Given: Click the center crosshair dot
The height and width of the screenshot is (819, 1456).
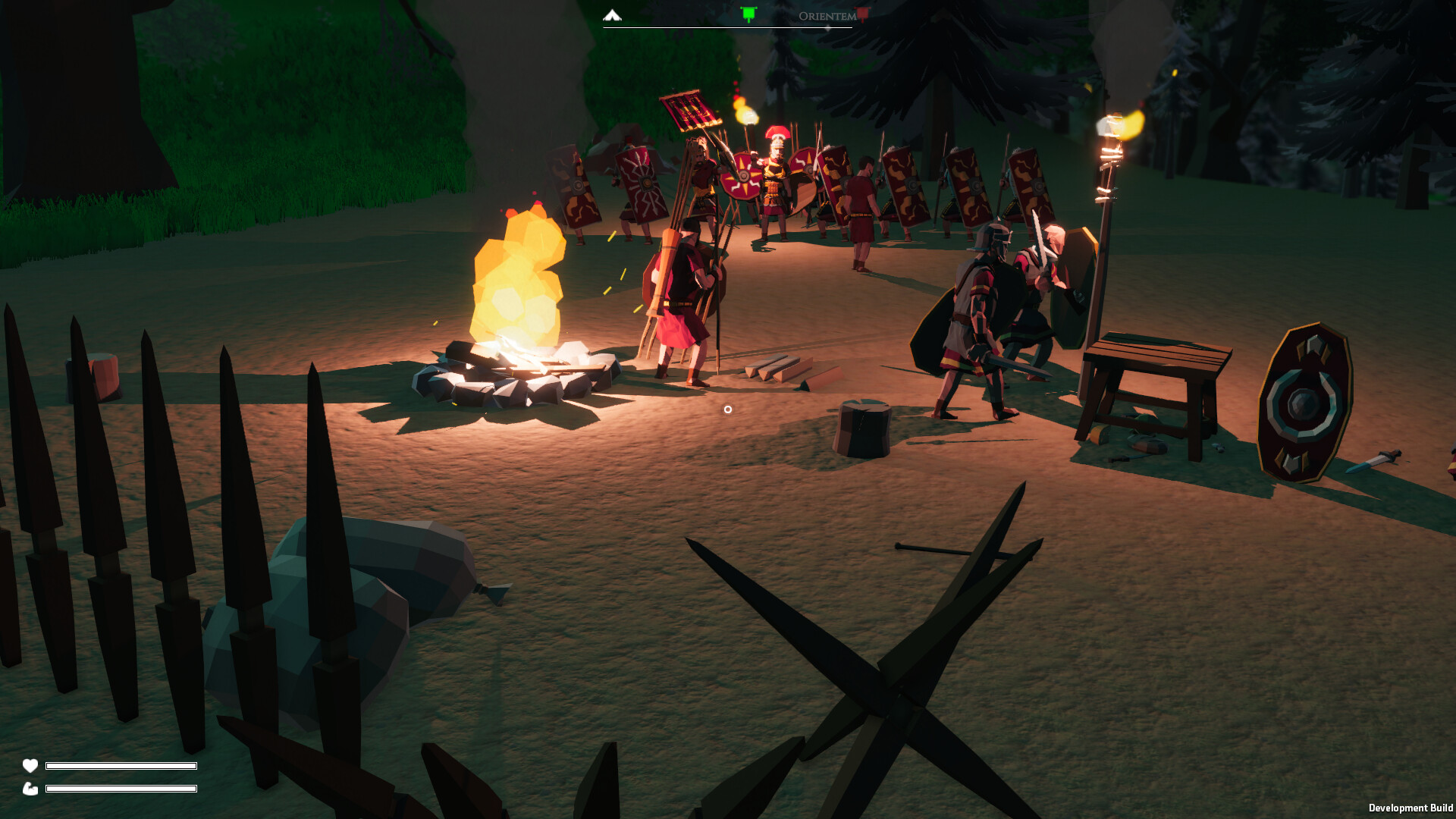Looking at the screenshot, I should pyautogui.click(x=728, y=409).
